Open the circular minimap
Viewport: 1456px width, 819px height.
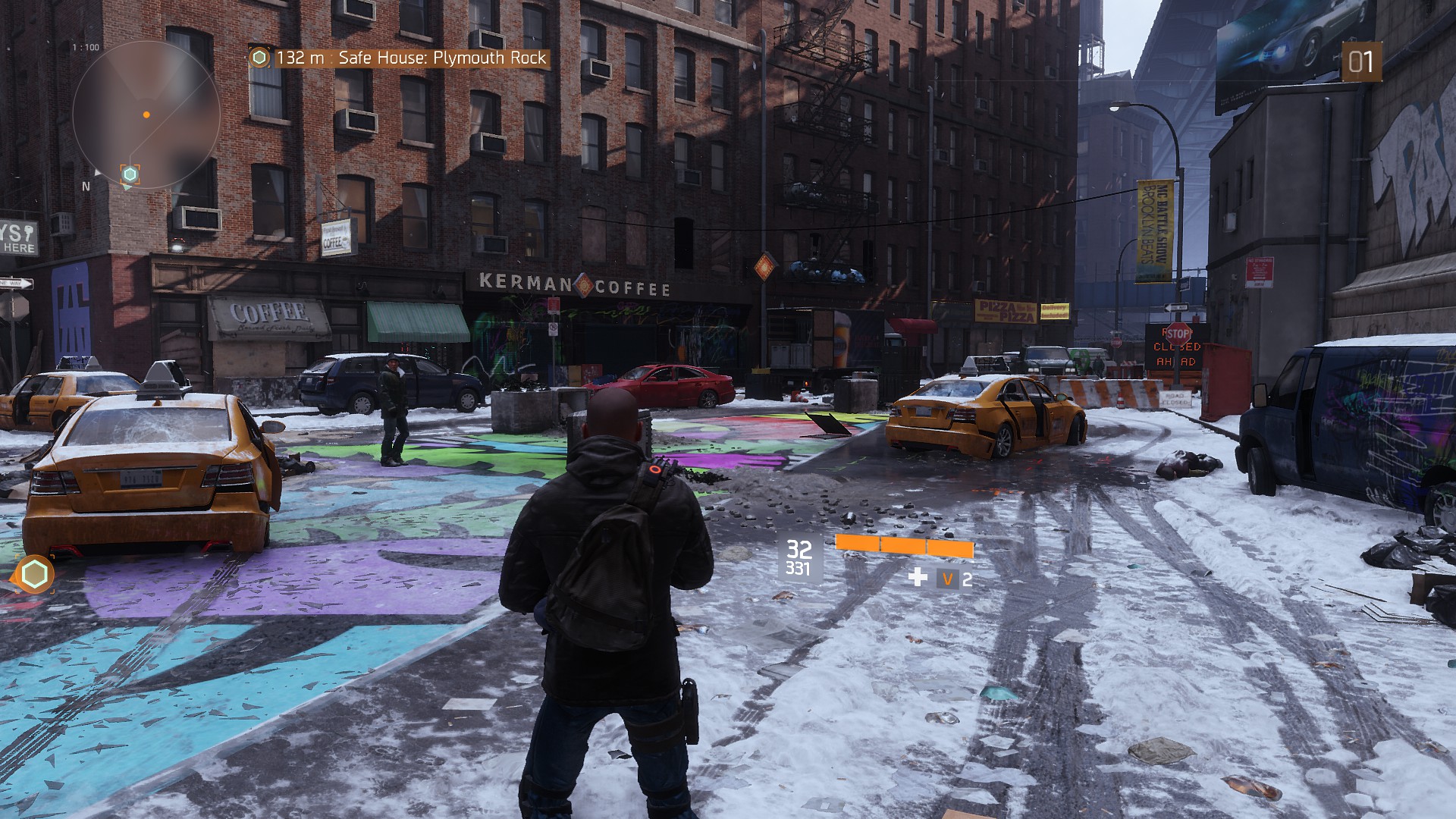pos(146,115)
